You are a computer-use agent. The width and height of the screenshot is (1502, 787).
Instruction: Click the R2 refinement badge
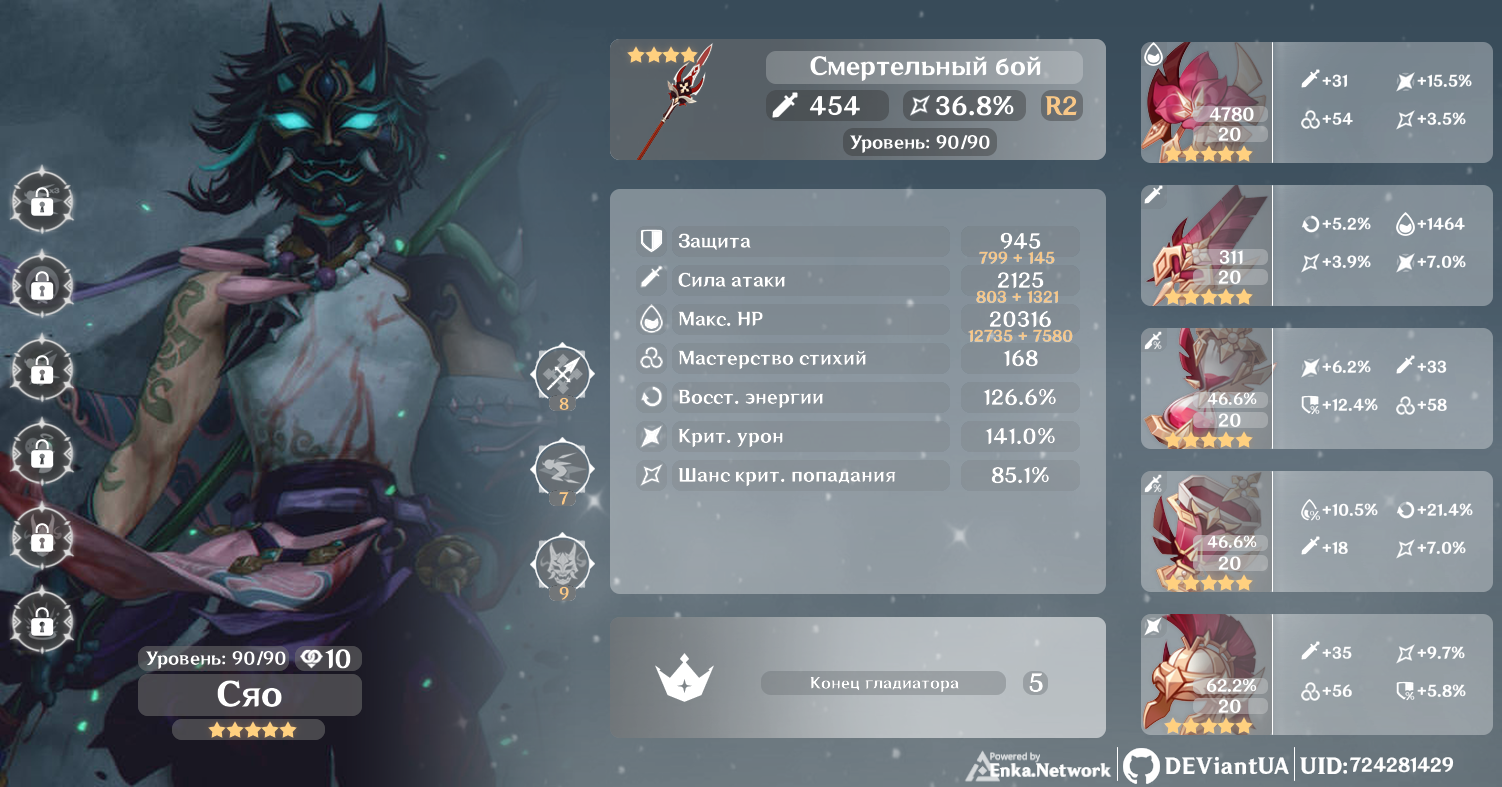1060,106
